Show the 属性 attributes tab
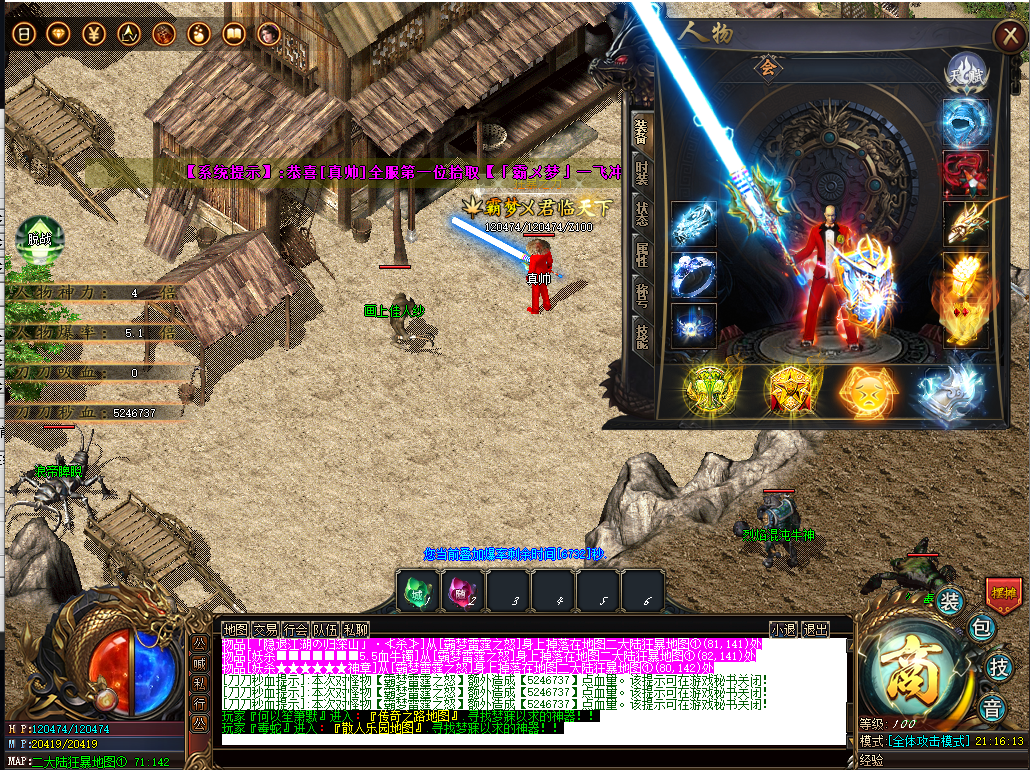 tap(641, 256)
